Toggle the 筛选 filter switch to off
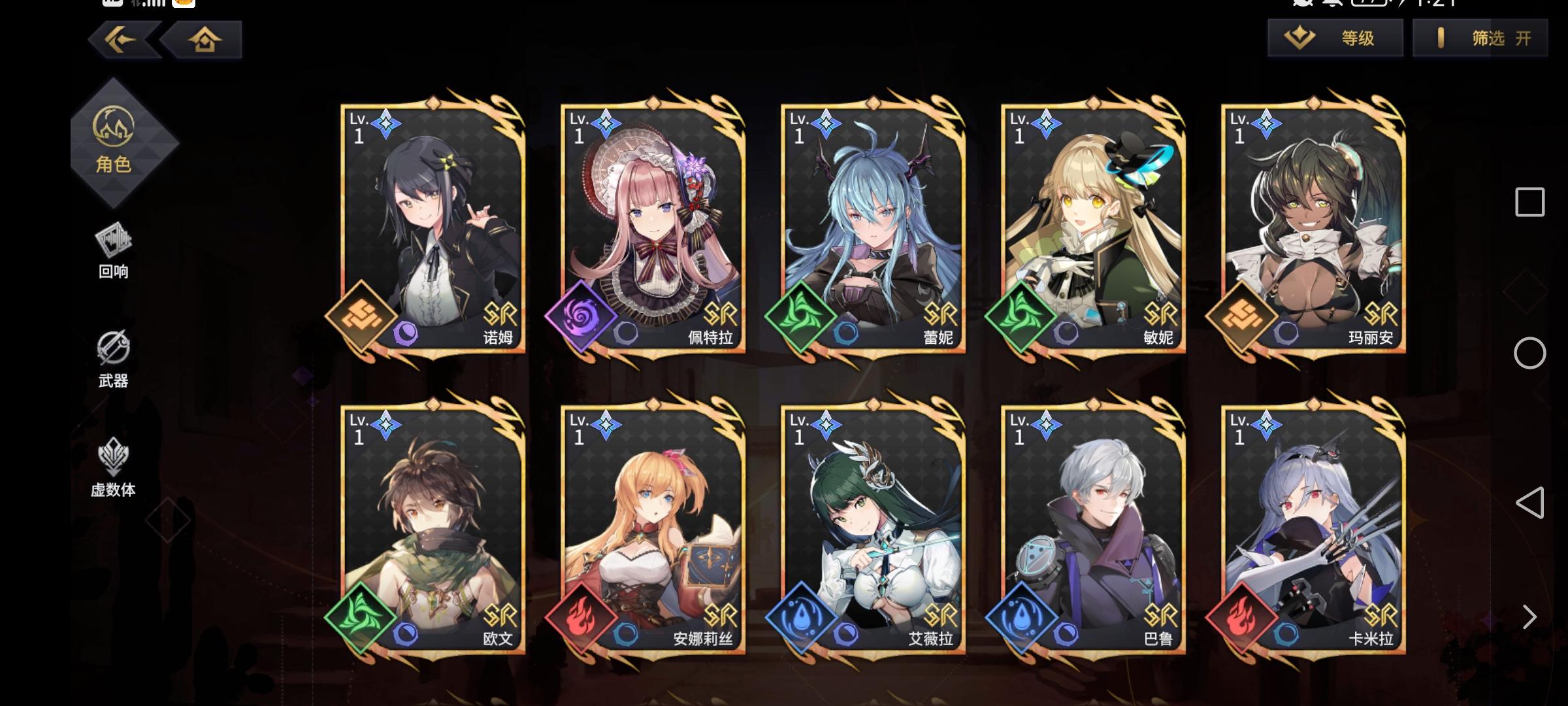Viewport: 1568px width, 706px height. point(1478,38)
